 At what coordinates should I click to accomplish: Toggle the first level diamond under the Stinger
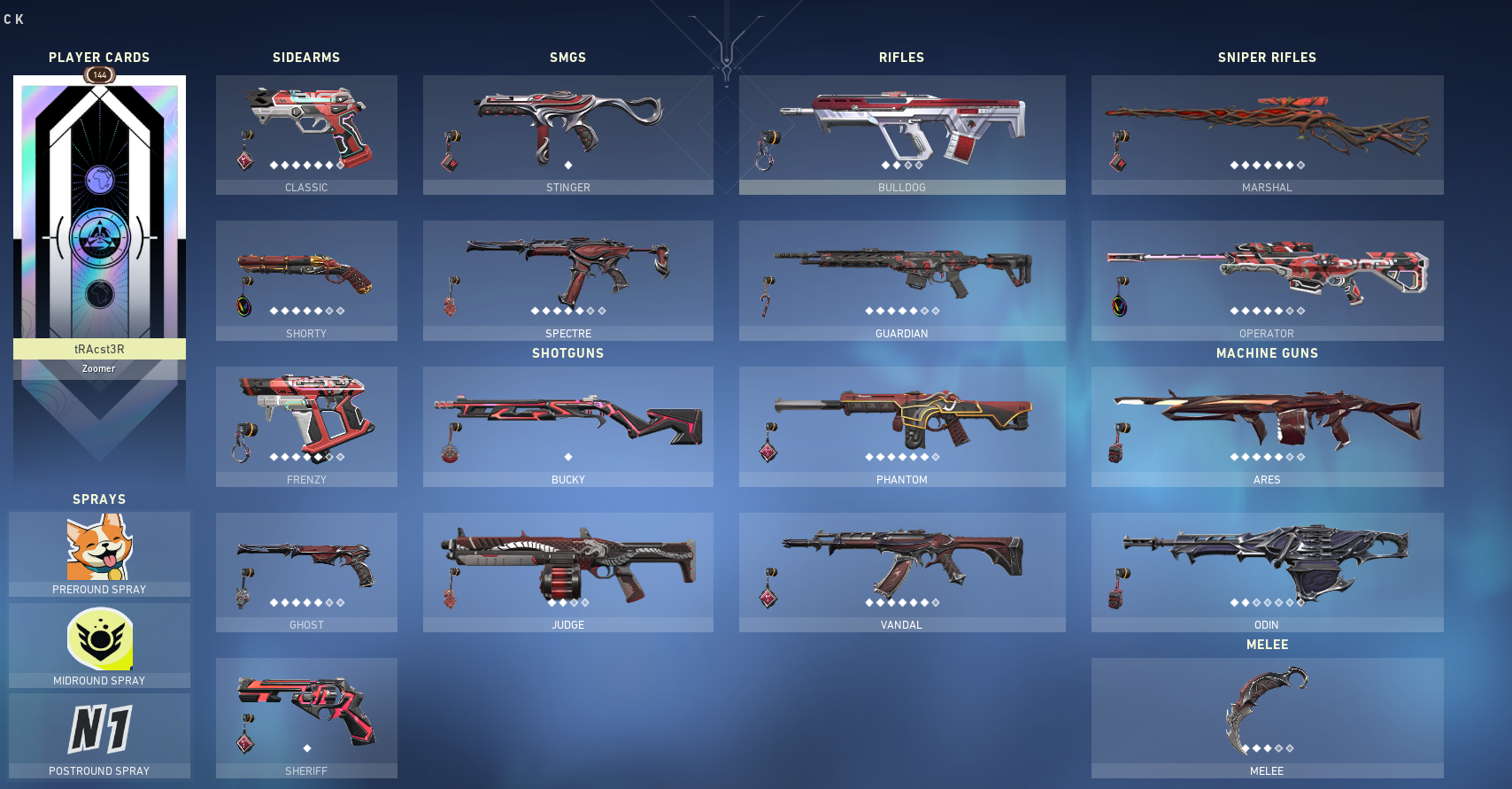point(568,163)
